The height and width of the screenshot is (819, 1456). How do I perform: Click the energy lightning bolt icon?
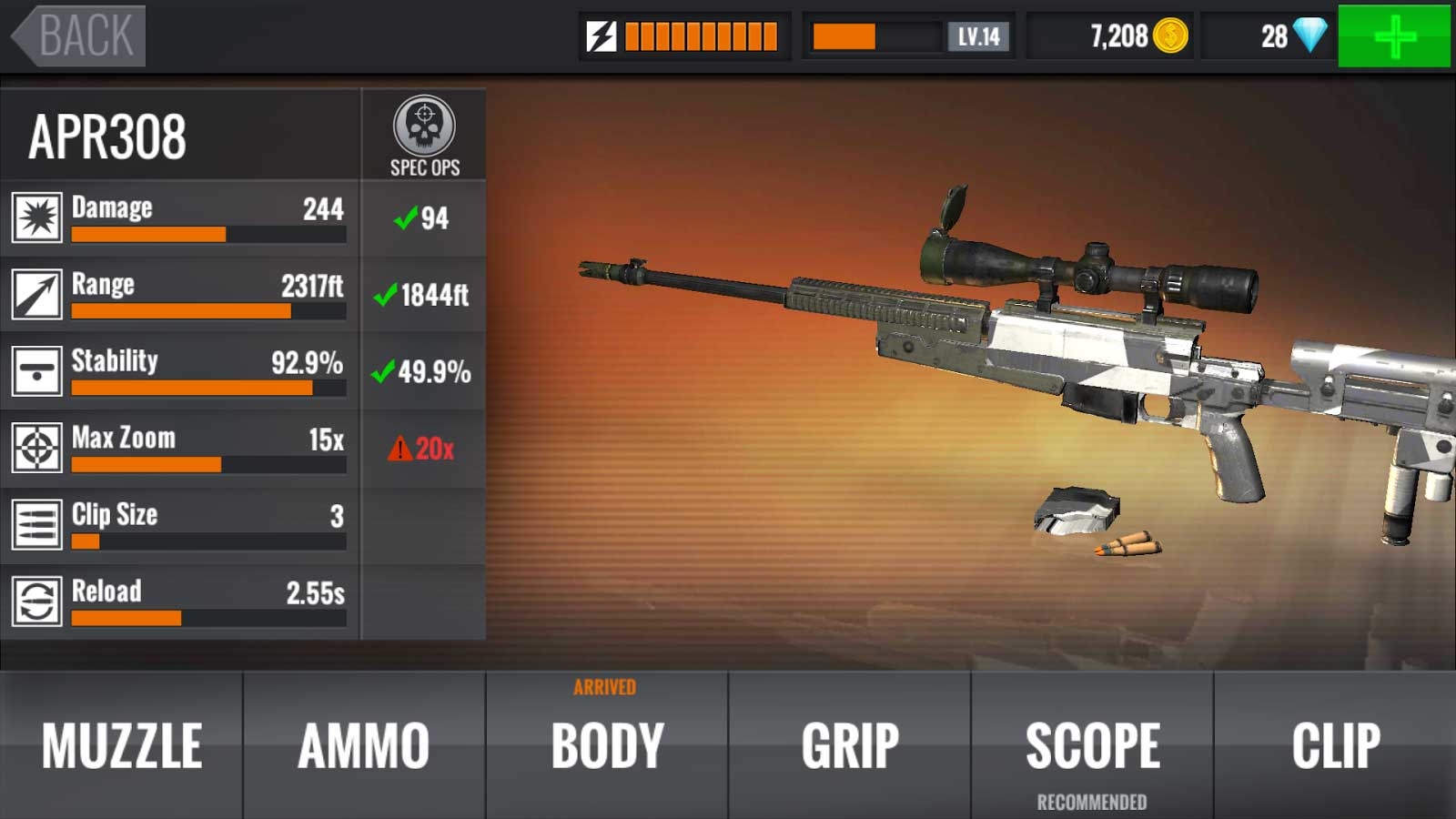point(601,35)
